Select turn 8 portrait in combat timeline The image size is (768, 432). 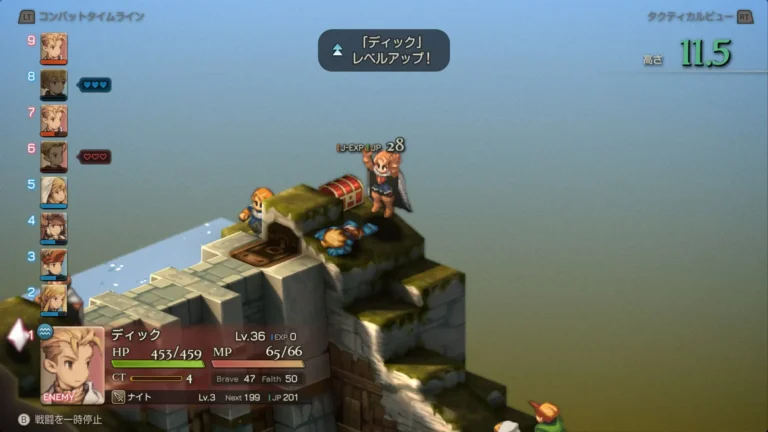click(54, 84)
